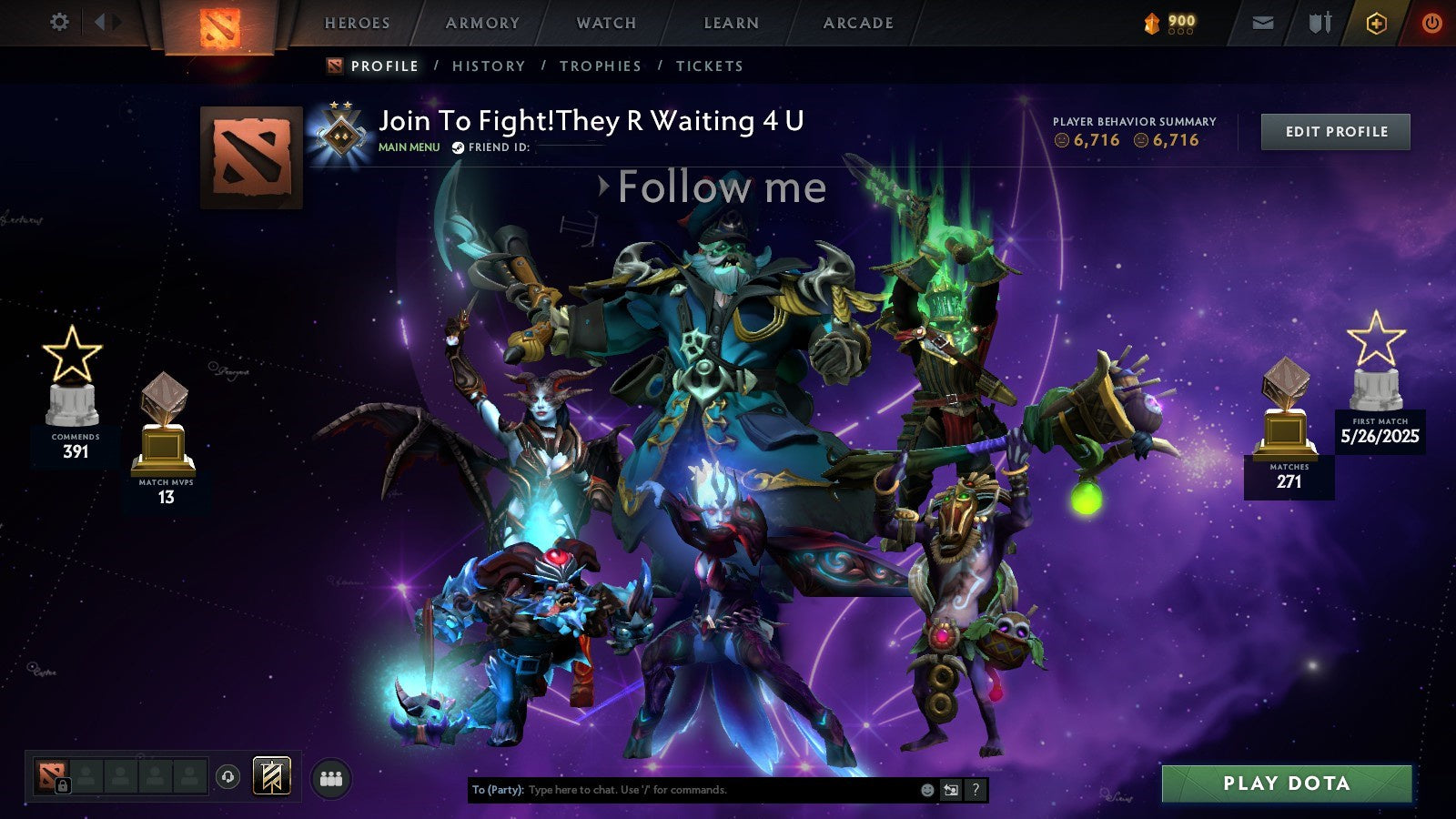Click the emoticon smiley in the chat bar
The image size is (1456, 819).
(927, 791)
